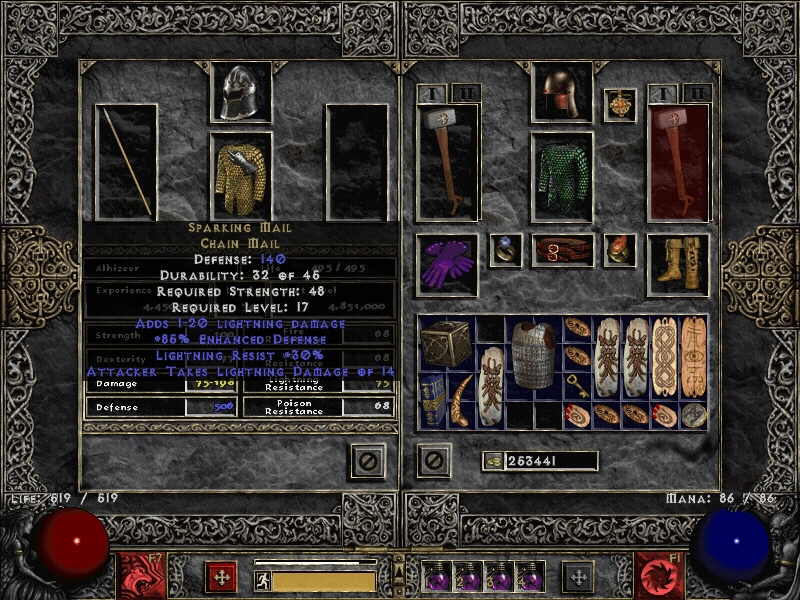
Task: Pick up the mercenary's spear weapon
Action: tap(127, 162)
